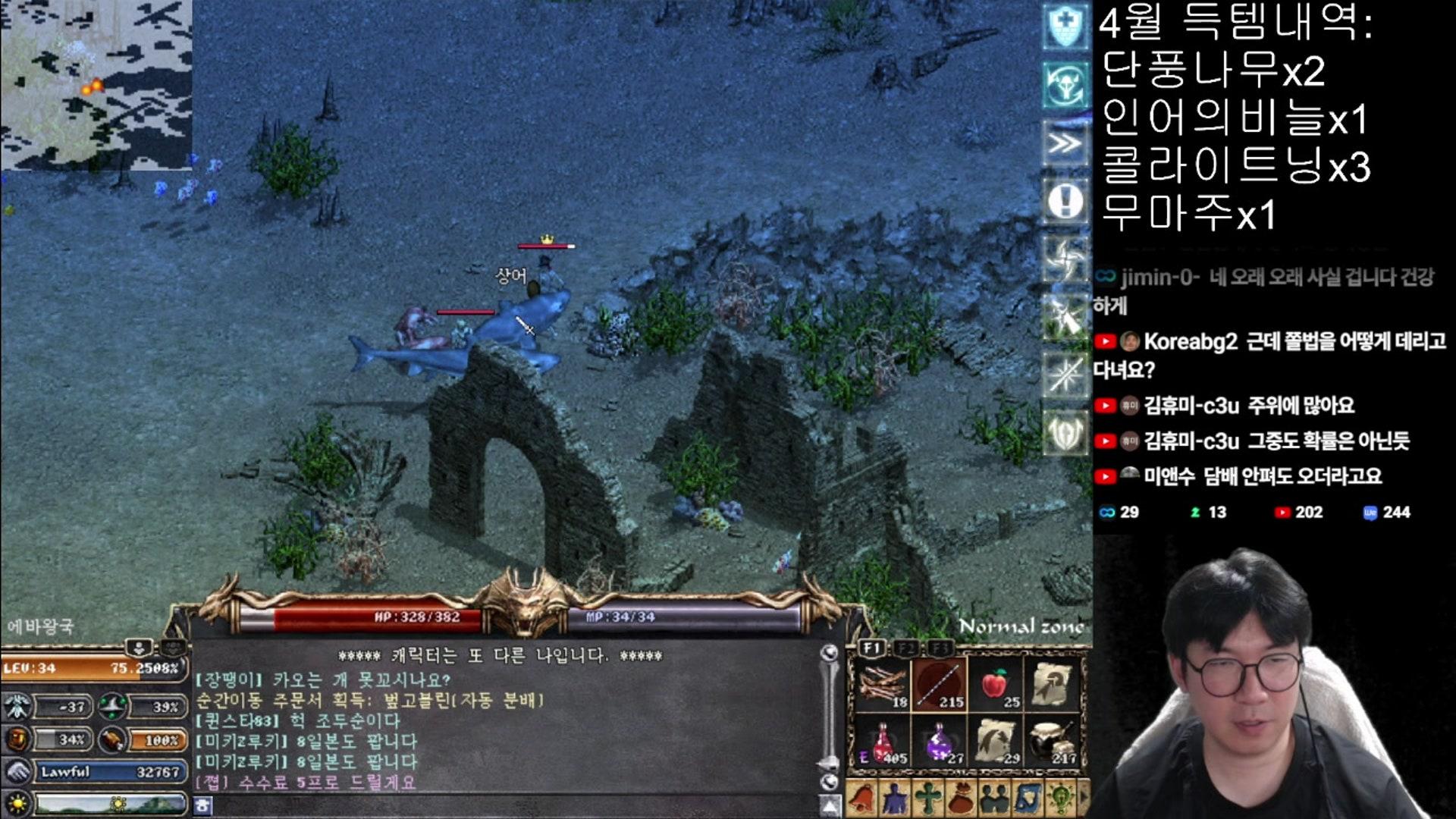Open the inventory bag icon
1456x819 pixels.
[x=962, y=799]
